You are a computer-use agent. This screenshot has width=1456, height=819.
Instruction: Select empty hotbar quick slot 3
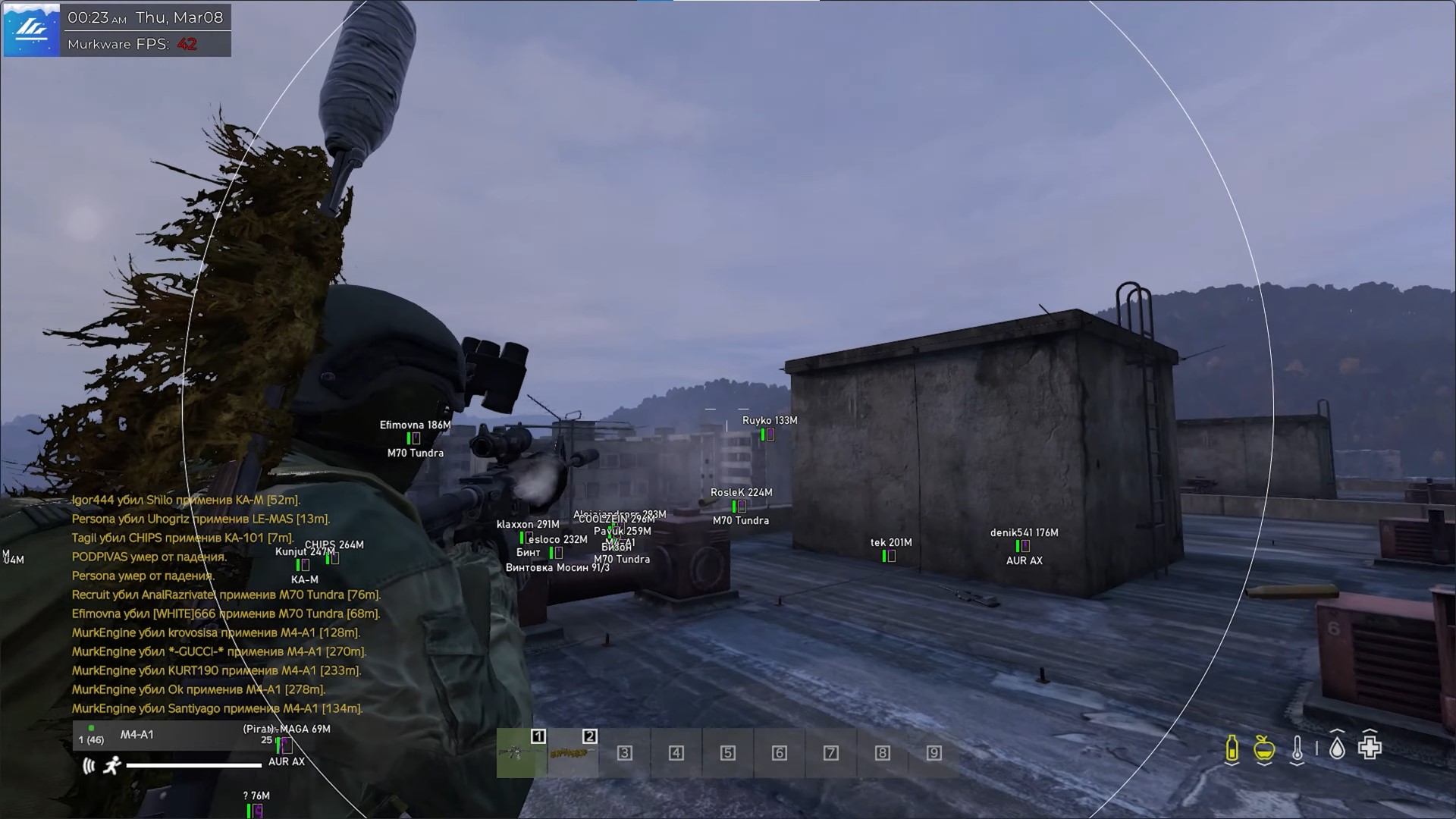[624, 753]
